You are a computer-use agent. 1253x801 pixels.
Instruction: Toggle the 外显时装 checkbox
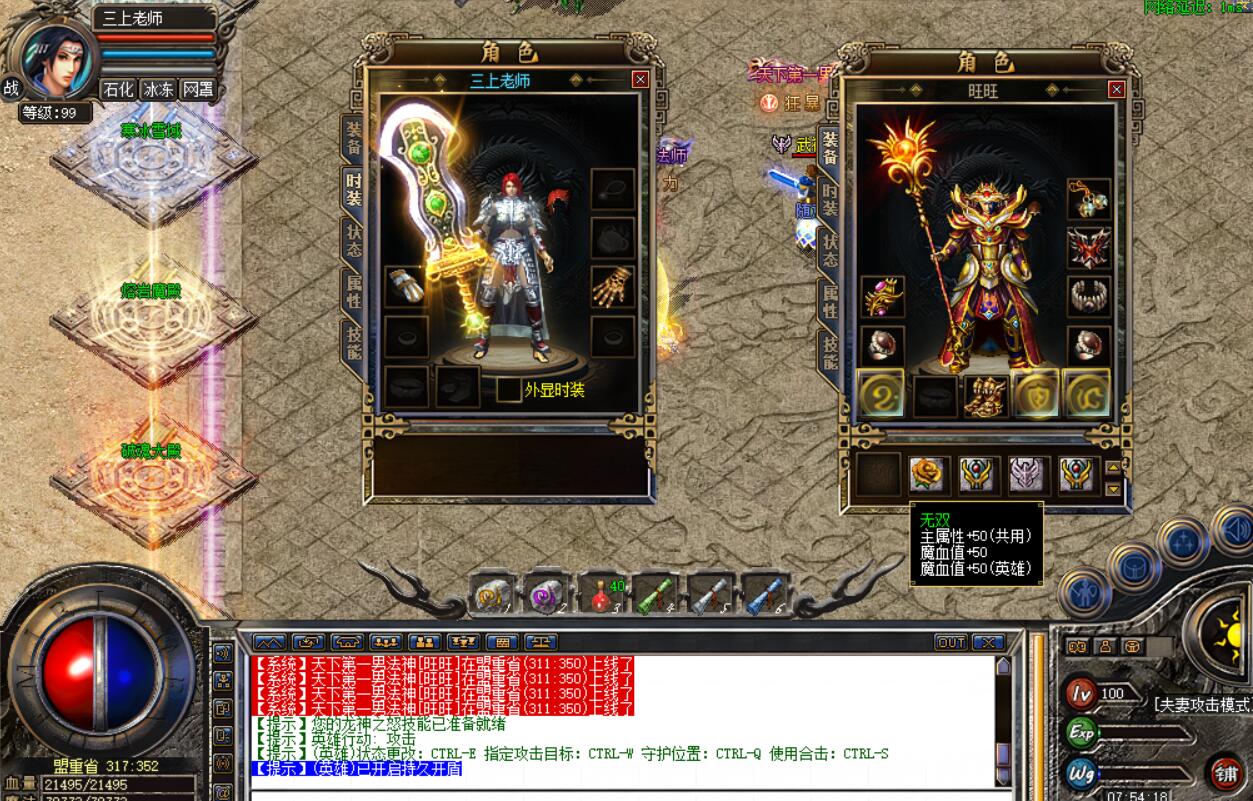(x=508, y=390)
